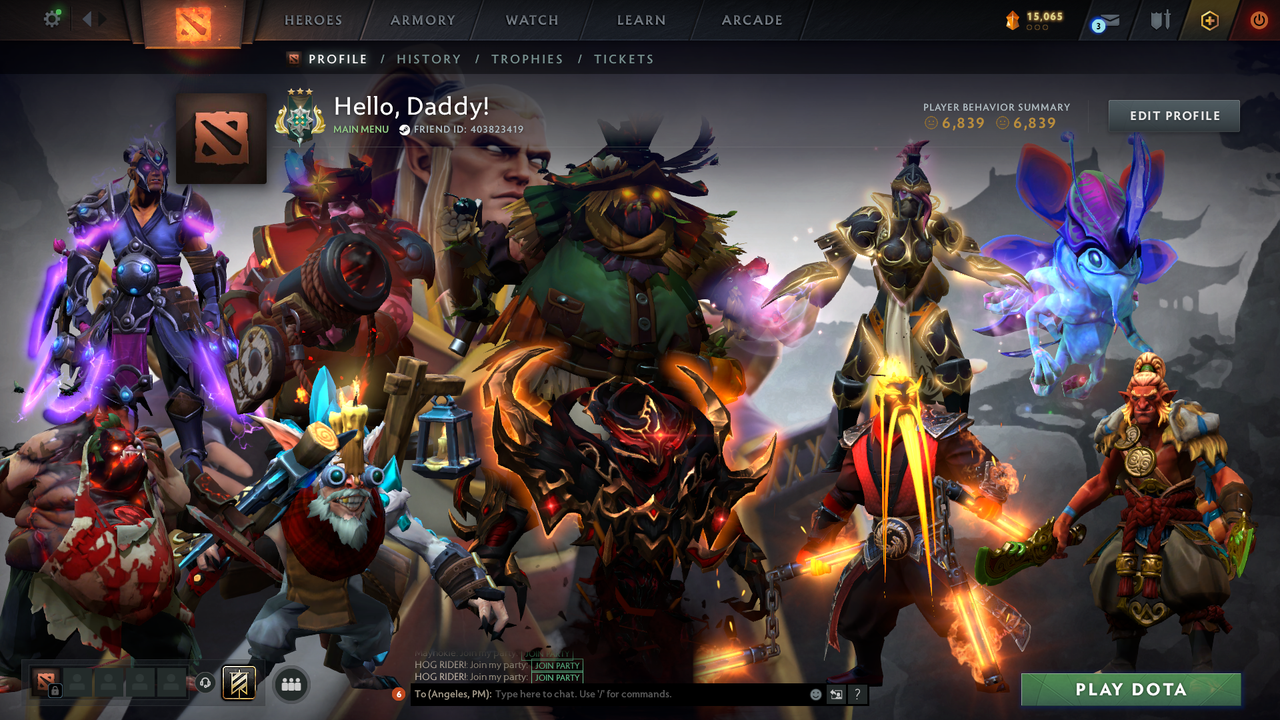
Task: Switch to the HISTORY tab
Action: 428,59
